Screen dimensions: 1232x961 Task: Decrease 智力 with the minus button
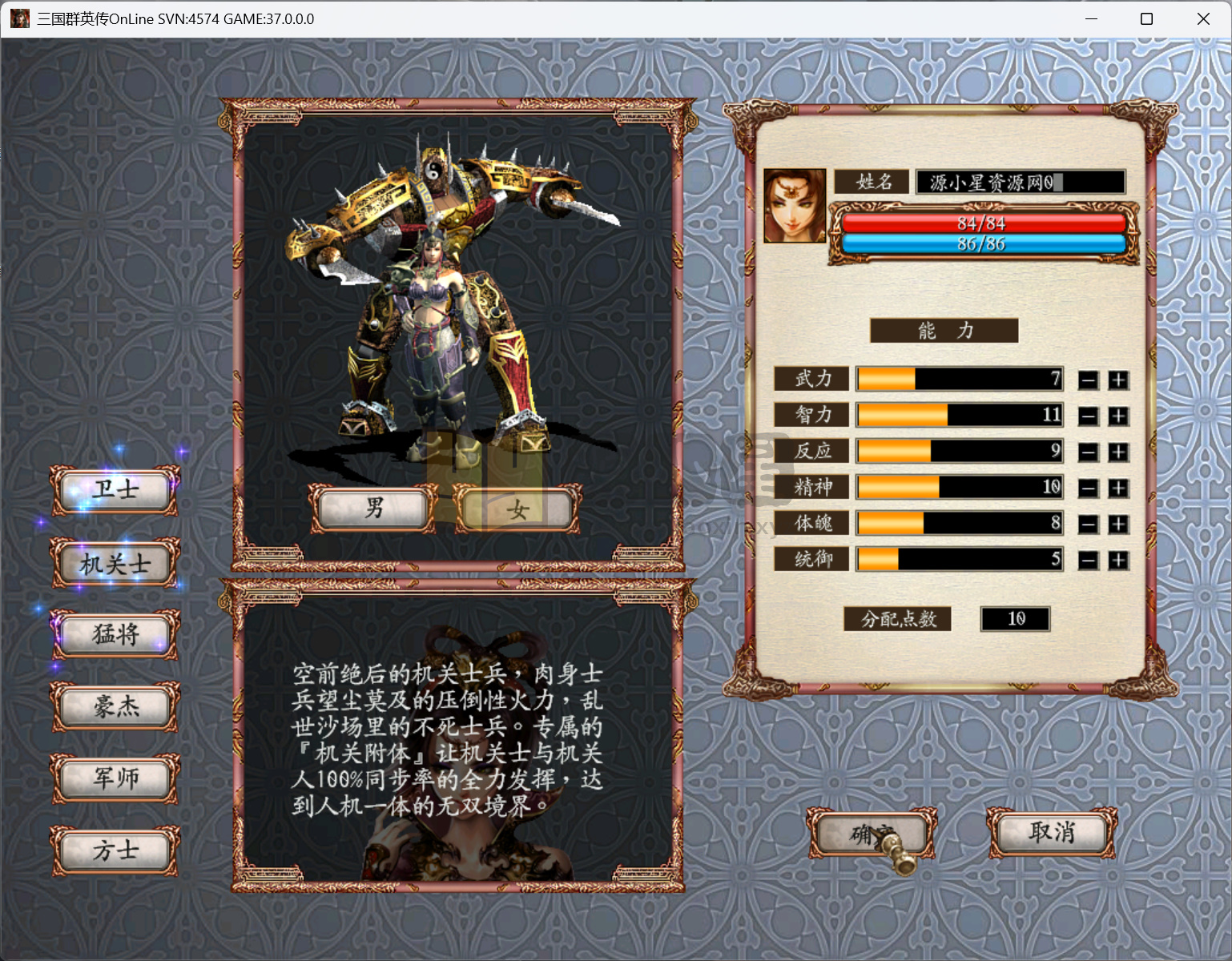click(x=1088, y=415)
